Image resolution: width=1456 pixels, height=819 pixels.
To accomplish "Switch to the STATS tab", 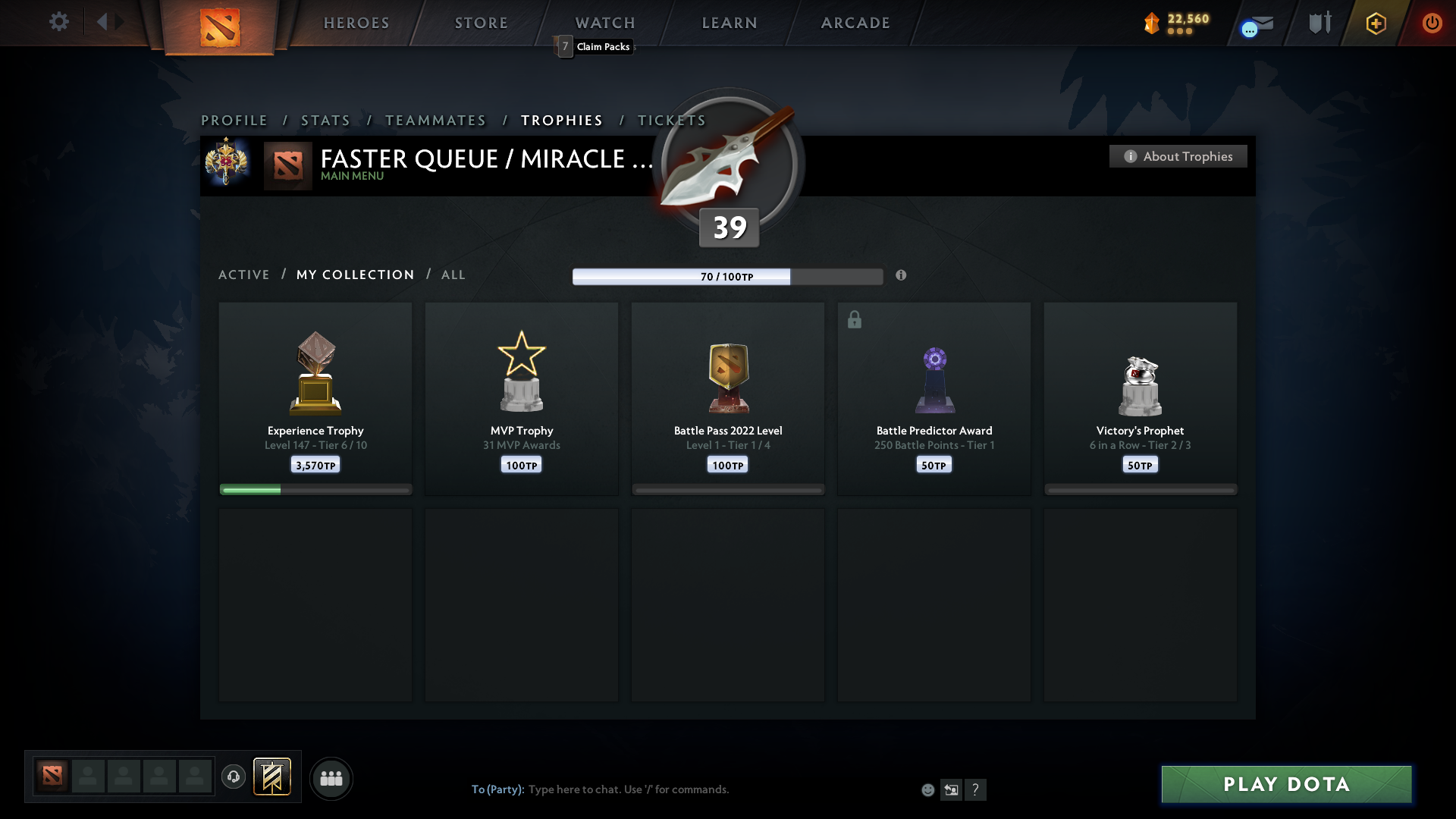I will click(x=325, y=120).
